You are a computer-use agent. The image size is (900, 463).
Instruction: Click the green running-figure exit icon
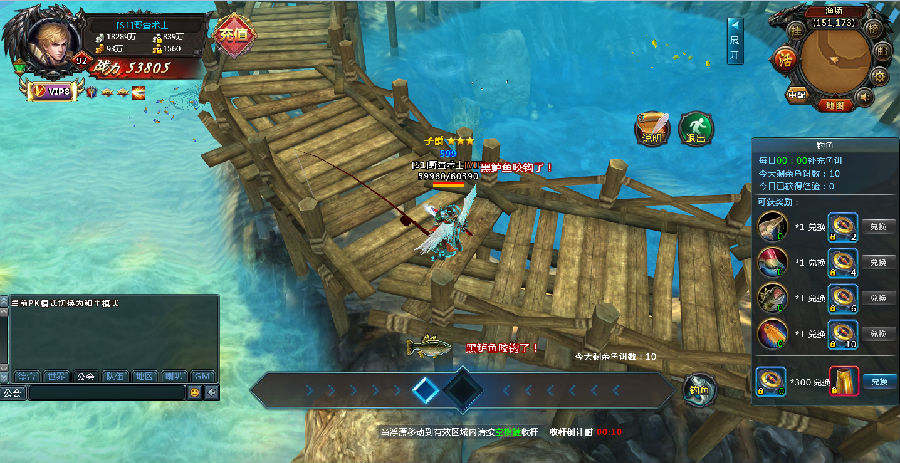695,128
